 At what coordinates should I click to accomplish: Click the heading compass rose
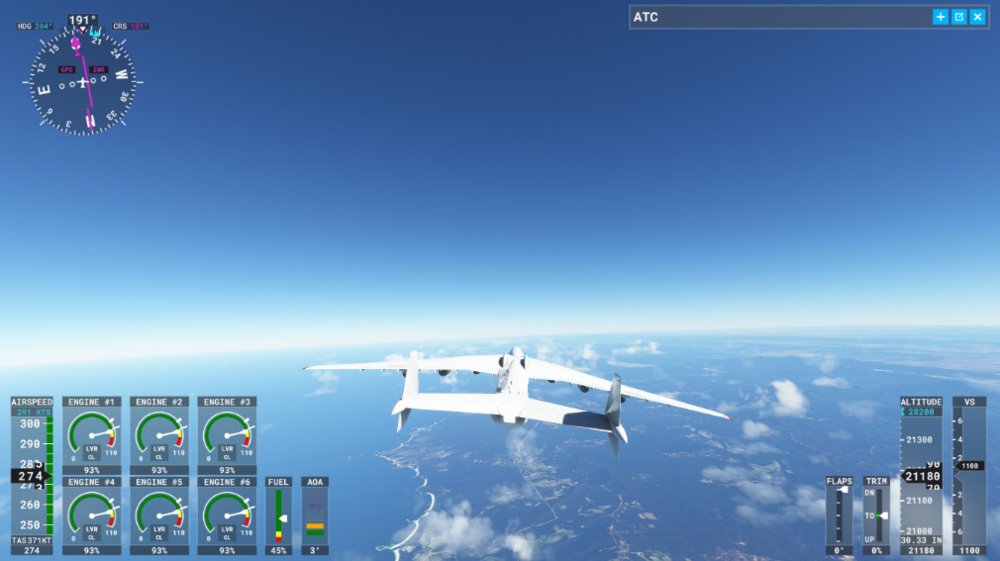pyautogui.click(x=82, y=80)
